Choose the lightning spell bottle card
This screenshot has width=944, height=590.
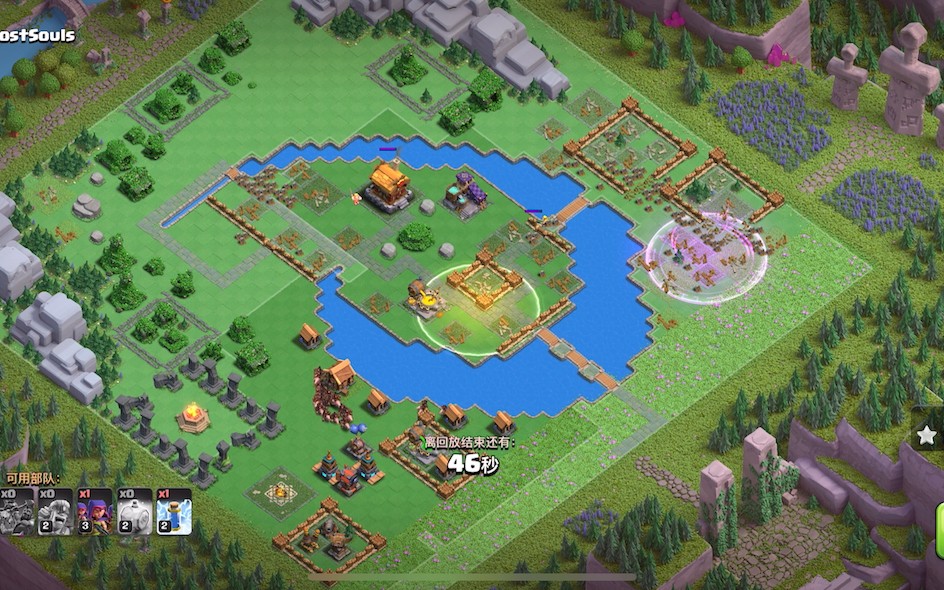173,511
